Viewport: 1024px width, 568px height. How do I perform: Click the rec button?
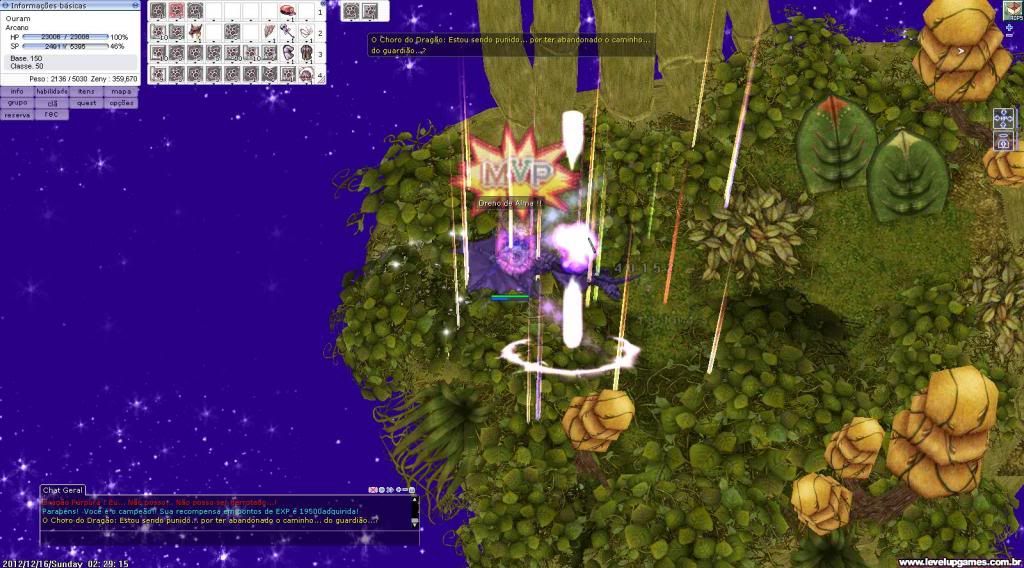click(x=52, y=115)
